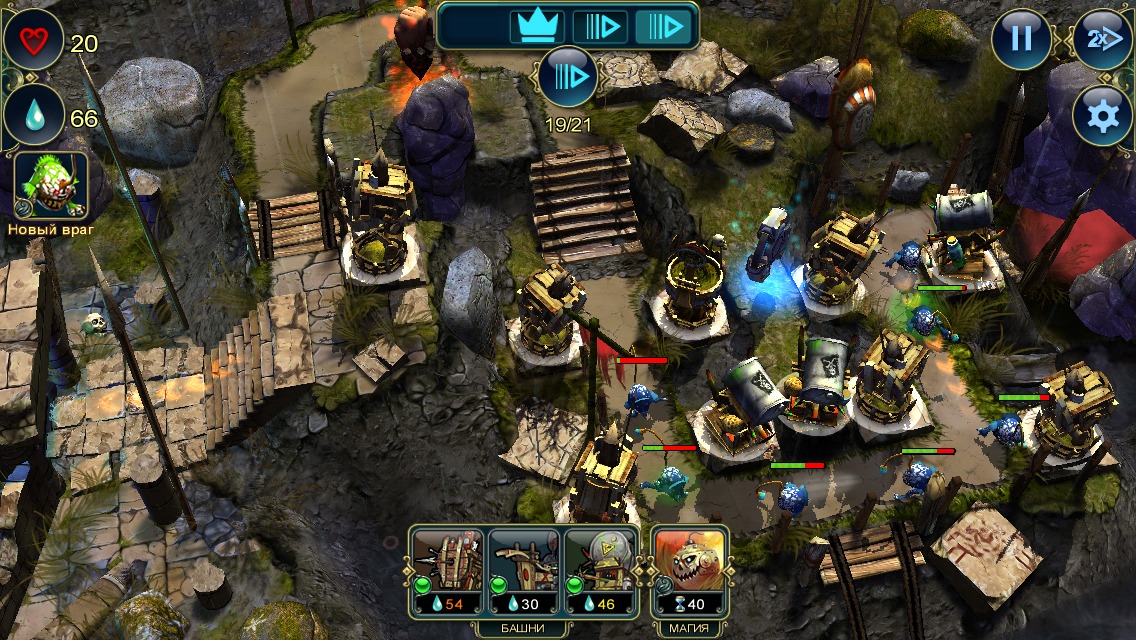
Task: View the Новый враг enemy portrait
Action: coord(51,186)
